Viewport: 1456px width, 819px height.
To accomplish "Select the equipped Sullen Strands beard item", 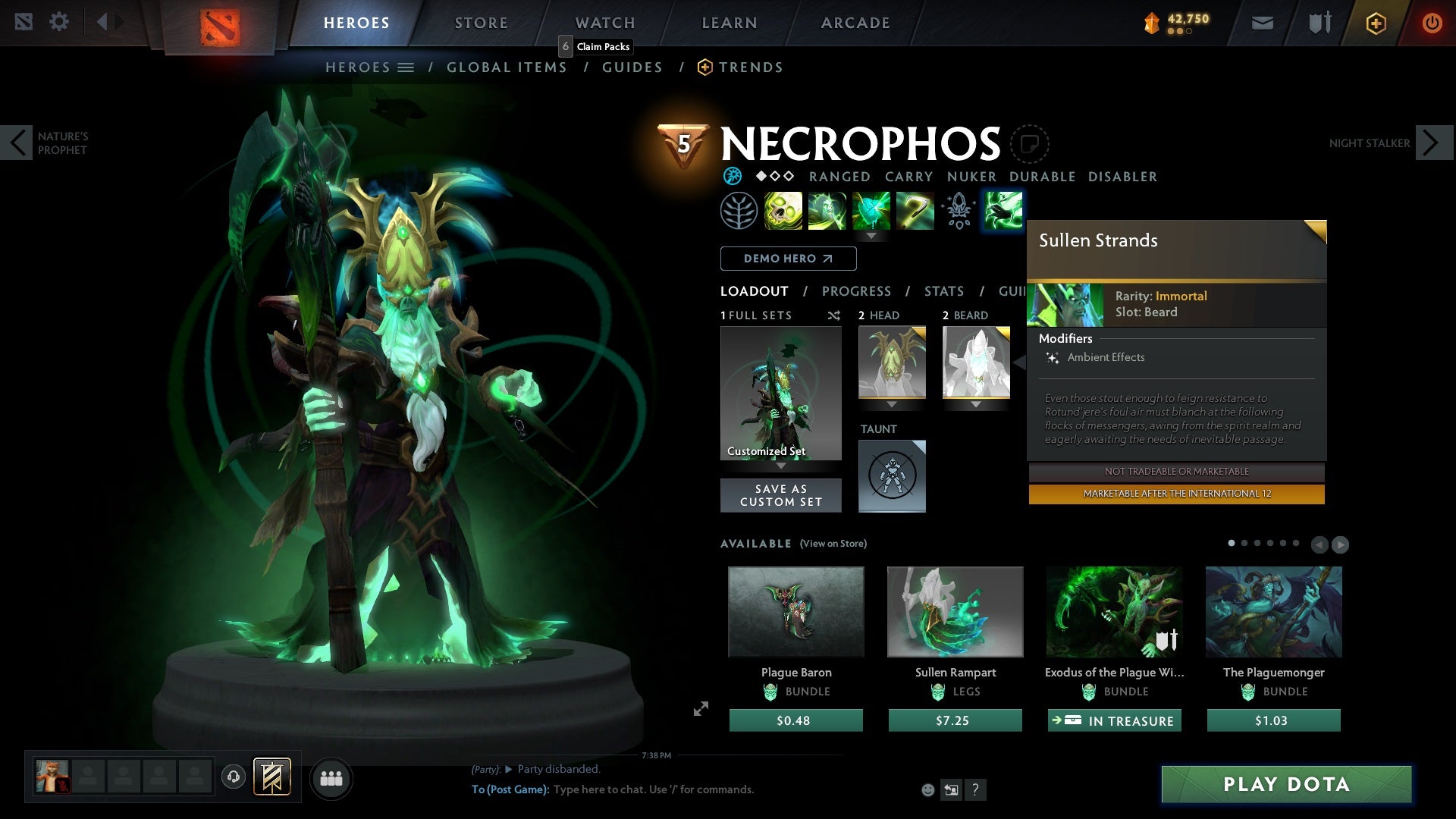I will click(976, 364).
